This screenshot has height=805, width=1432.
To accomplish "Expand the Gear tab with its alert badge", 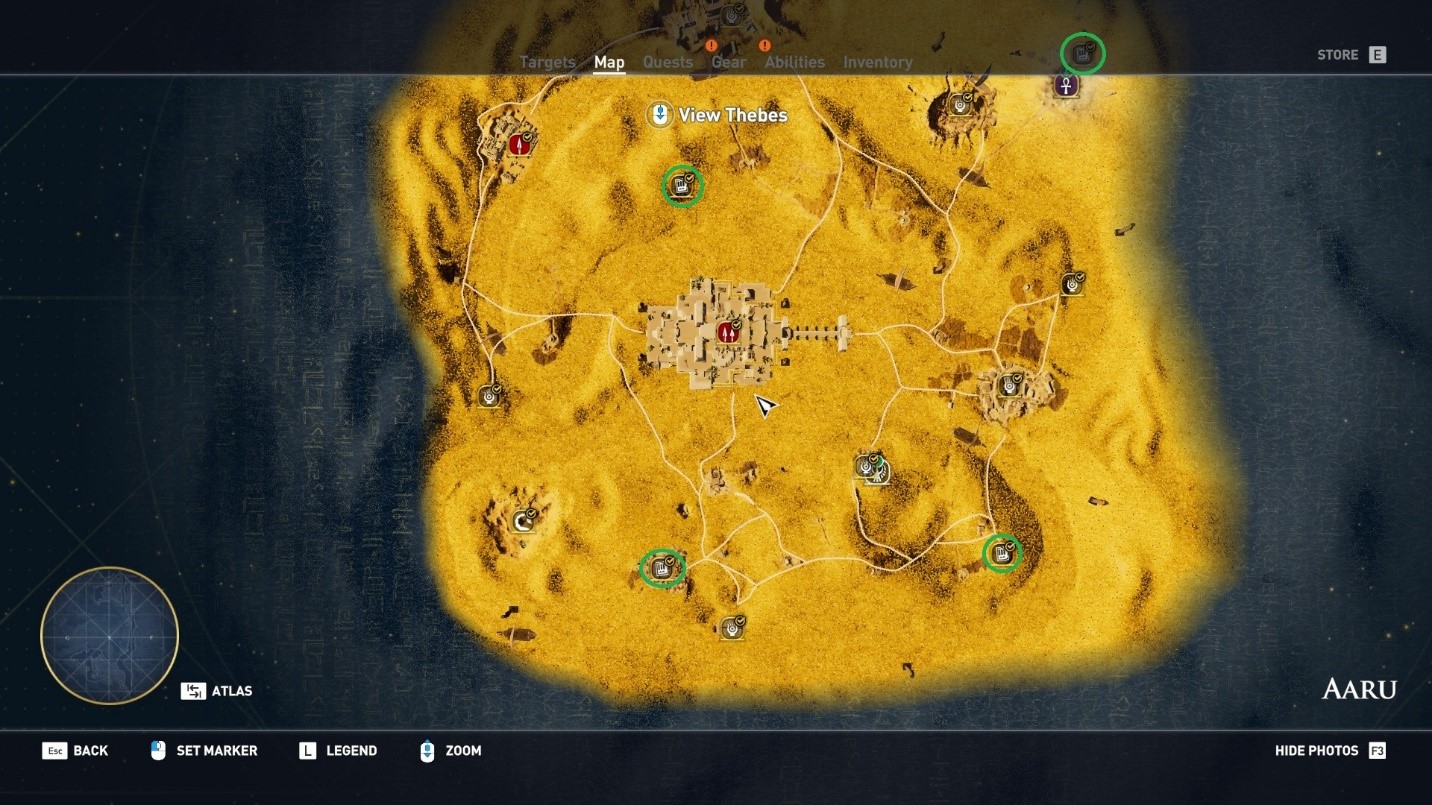I will (x=729, y=61).
